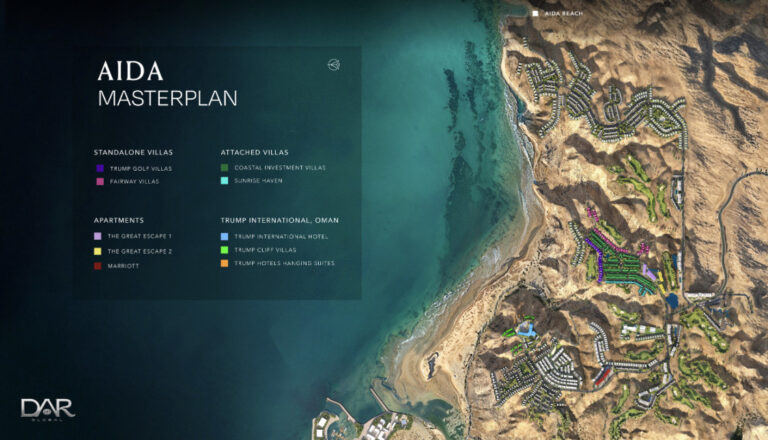This screenshot has width=768, height=440.
Task: Select the Sunrise Haven legend entry
Action: tap(256, 182)
